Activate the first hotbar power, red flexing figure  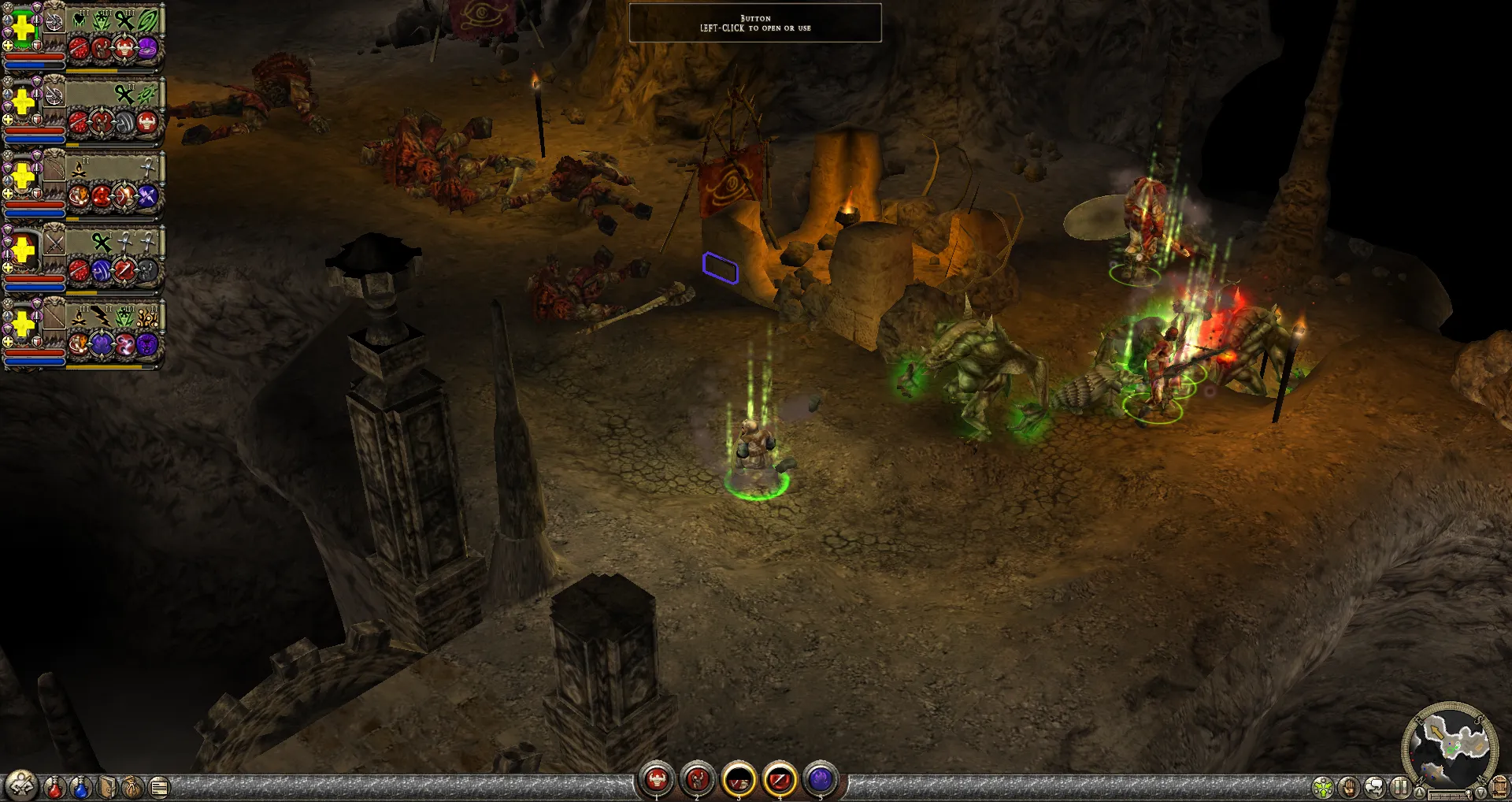click(x=657, y=780)
